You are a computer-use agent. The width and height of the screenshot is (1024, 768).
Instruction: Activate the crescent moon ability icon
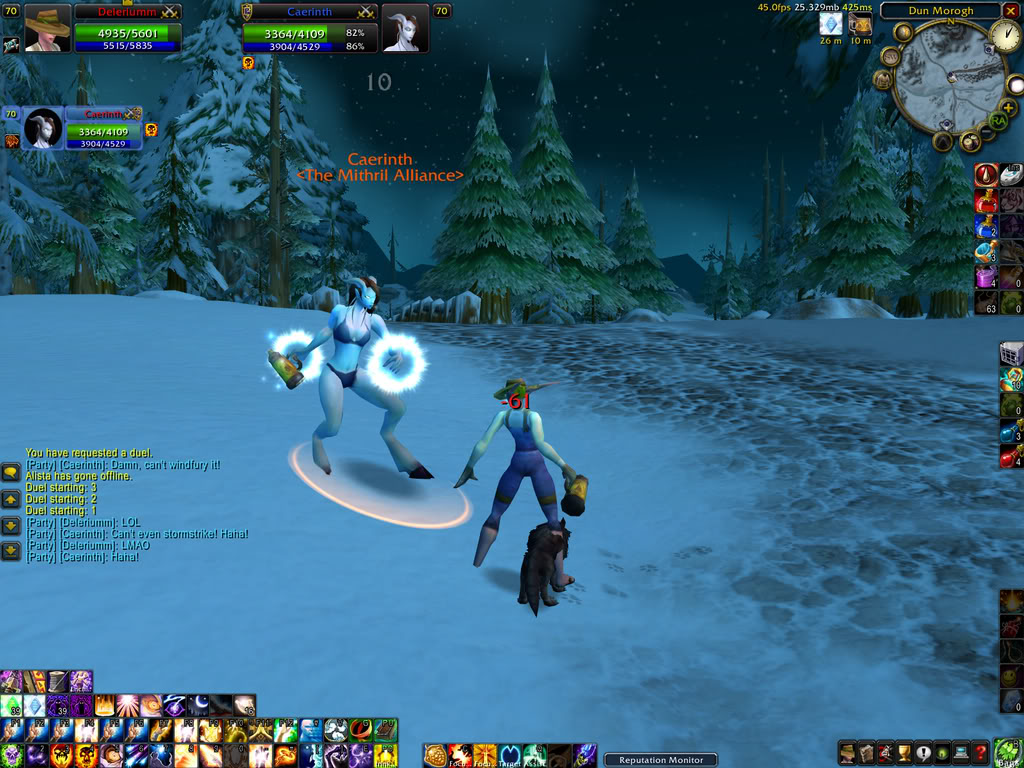click(196, 706)
